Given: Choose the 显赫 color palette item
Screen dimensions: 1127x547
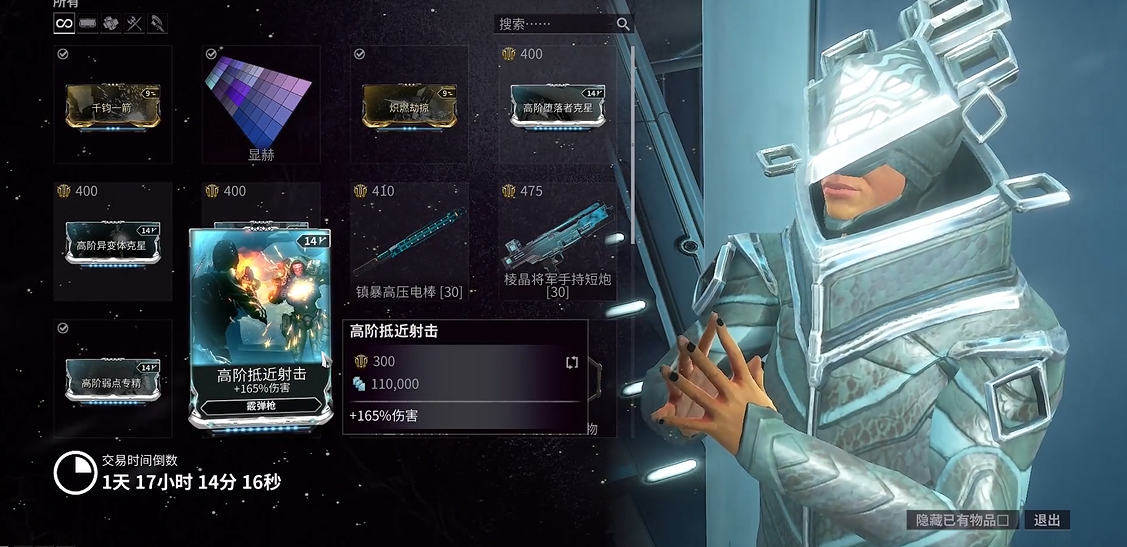Looking at the screenshot, I should [x=261, y=105].
